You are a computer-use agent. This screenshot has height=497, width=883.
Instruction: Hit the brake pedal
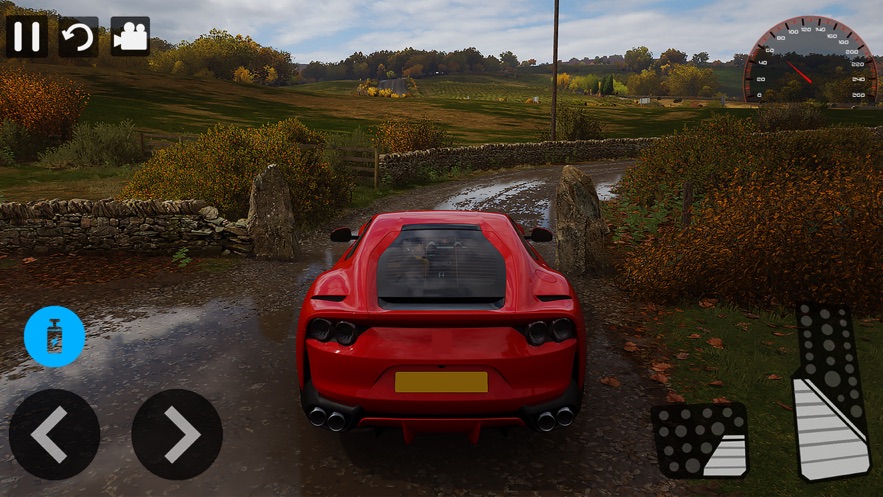[x=699, y=440]
